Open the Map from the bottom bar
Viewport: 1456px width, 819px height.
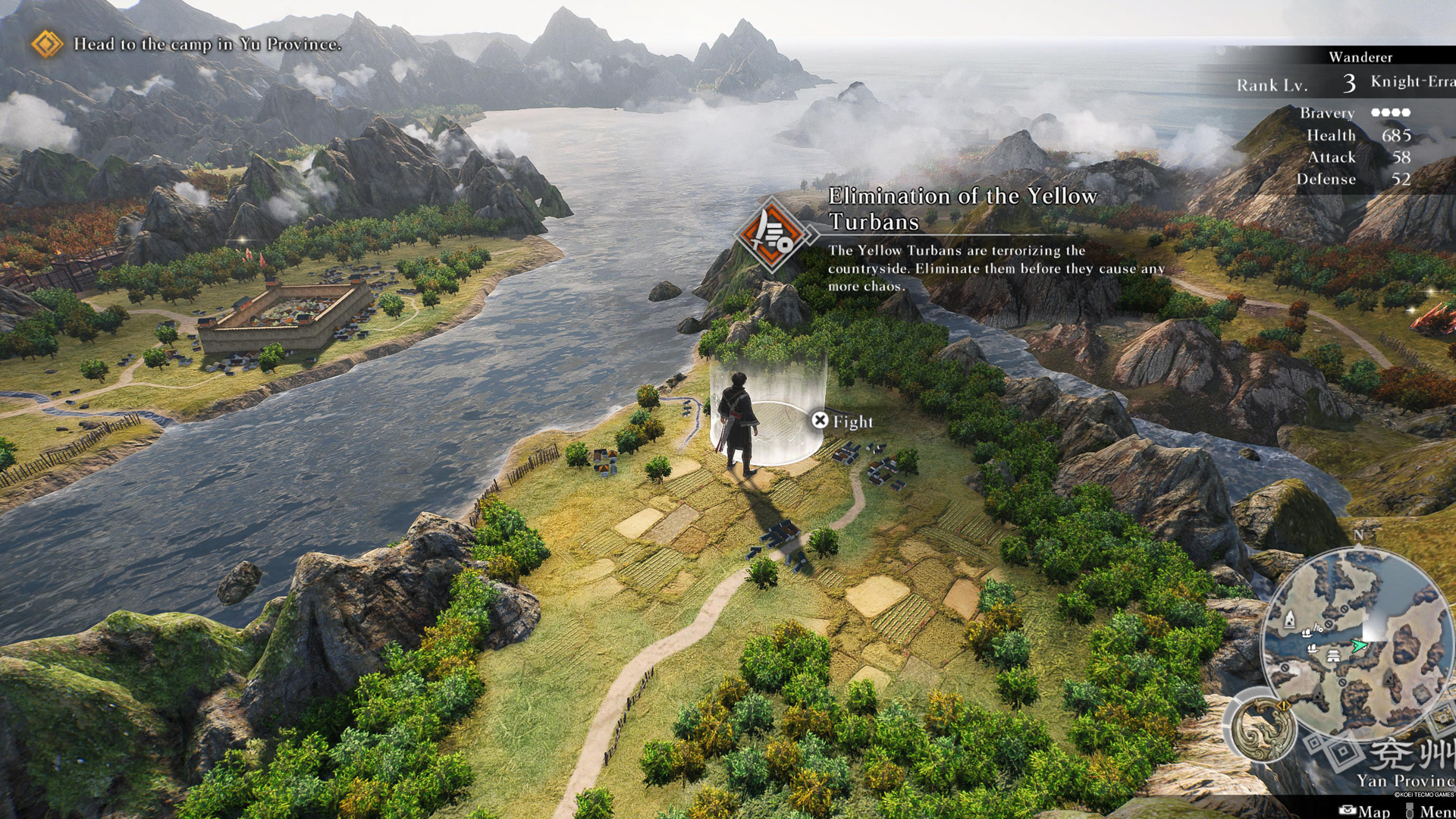1365,811
